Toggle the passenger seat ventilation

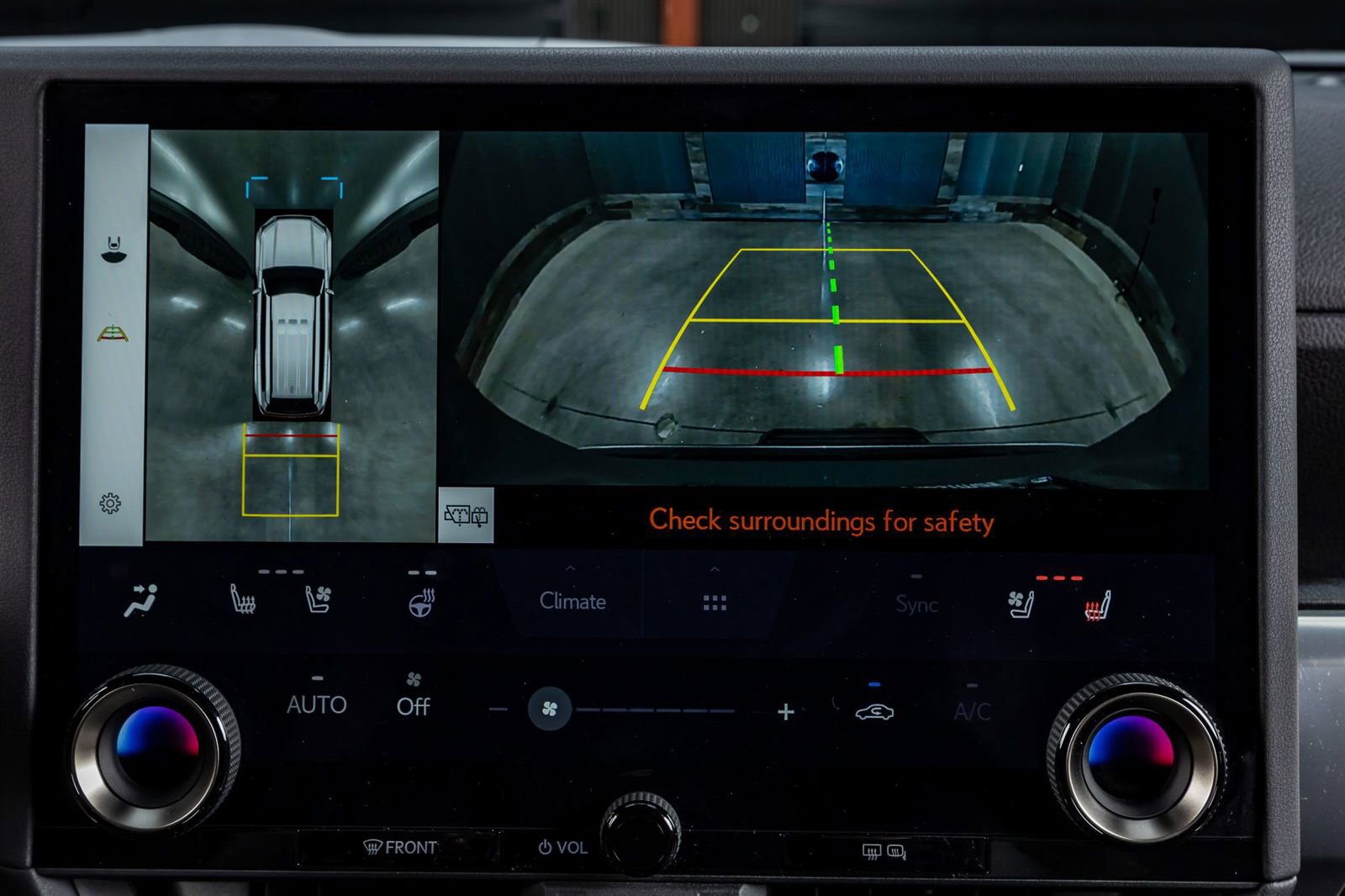point(1020,603)
